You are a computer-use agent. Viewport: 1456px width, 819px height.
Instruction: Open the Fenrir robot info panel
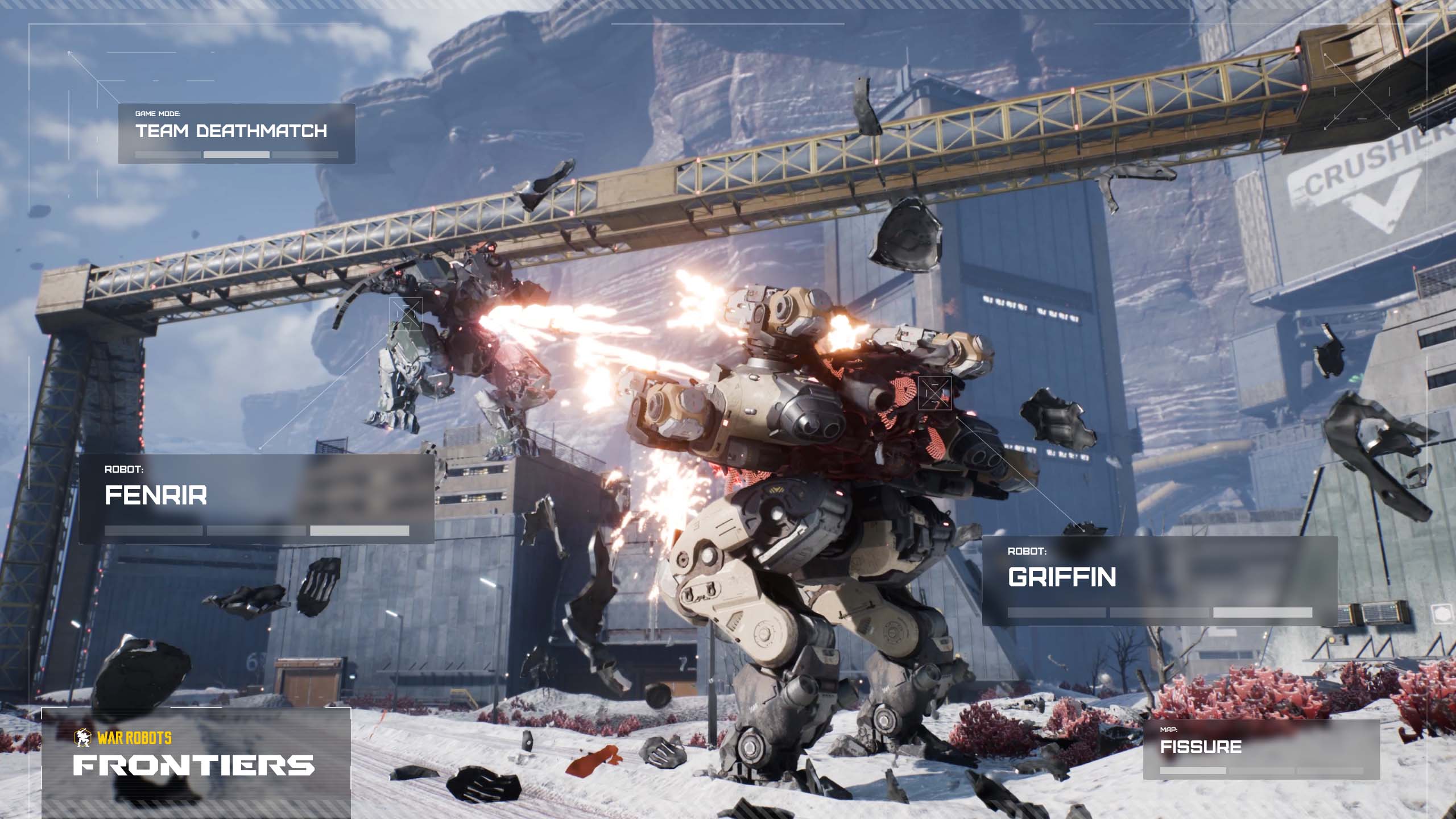tap(256, 499)
